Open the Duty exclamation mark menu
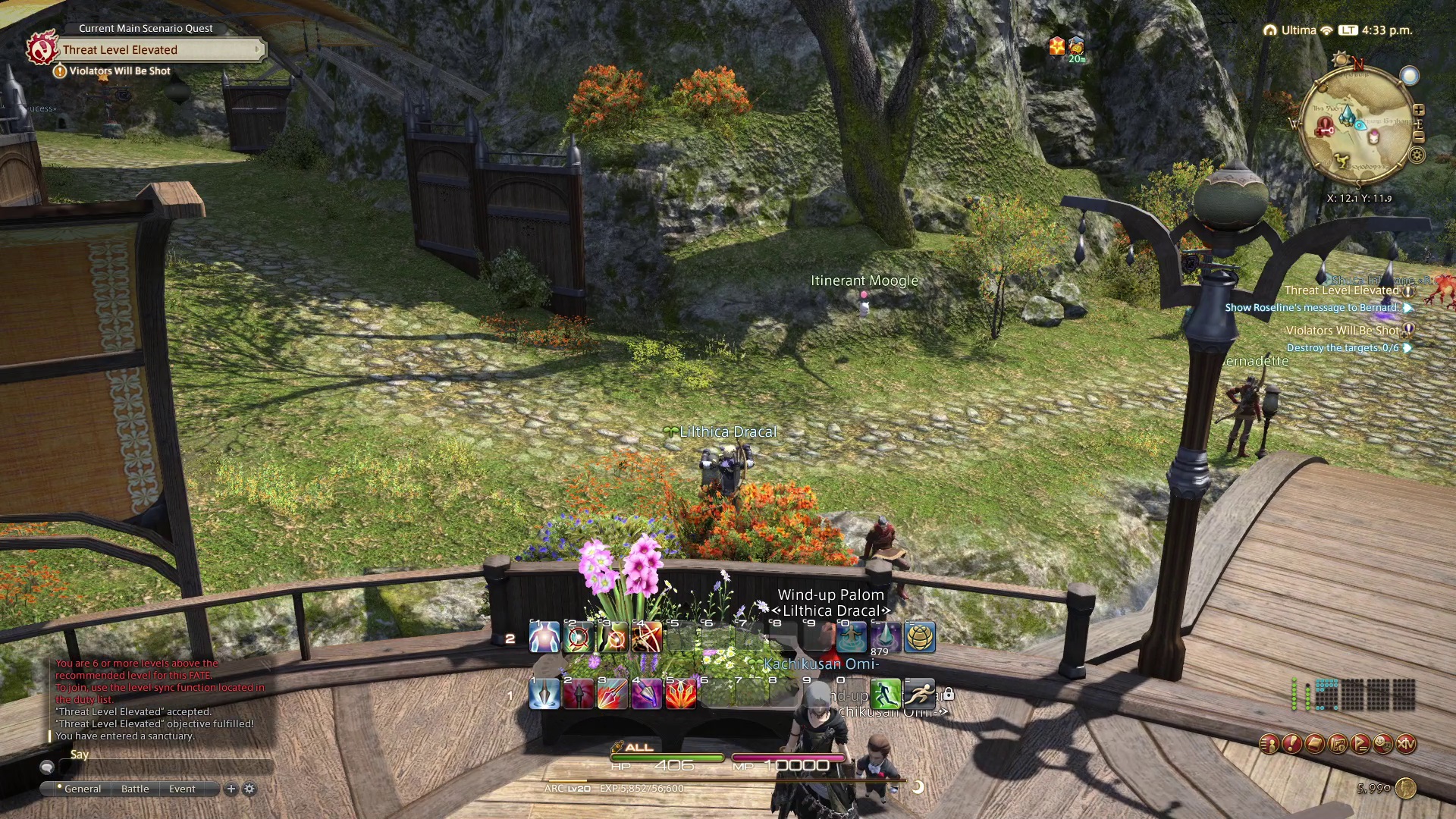 click(1292, 745)
